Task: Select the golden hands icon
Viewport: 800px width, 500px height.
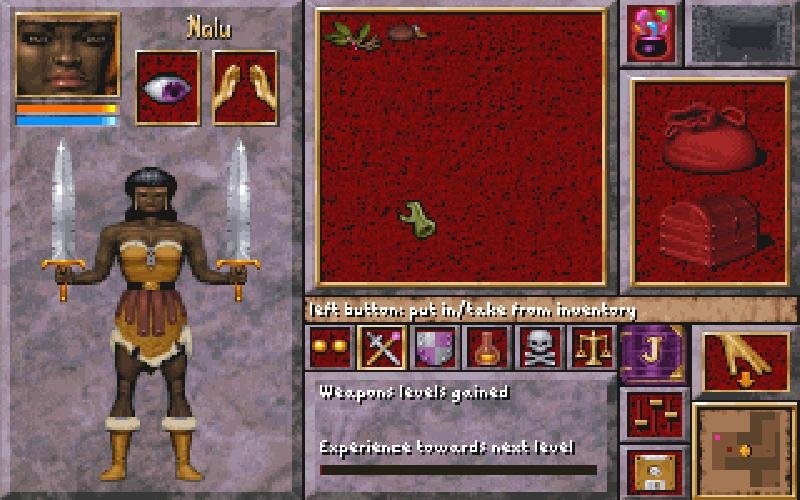Action: (245, 88)
